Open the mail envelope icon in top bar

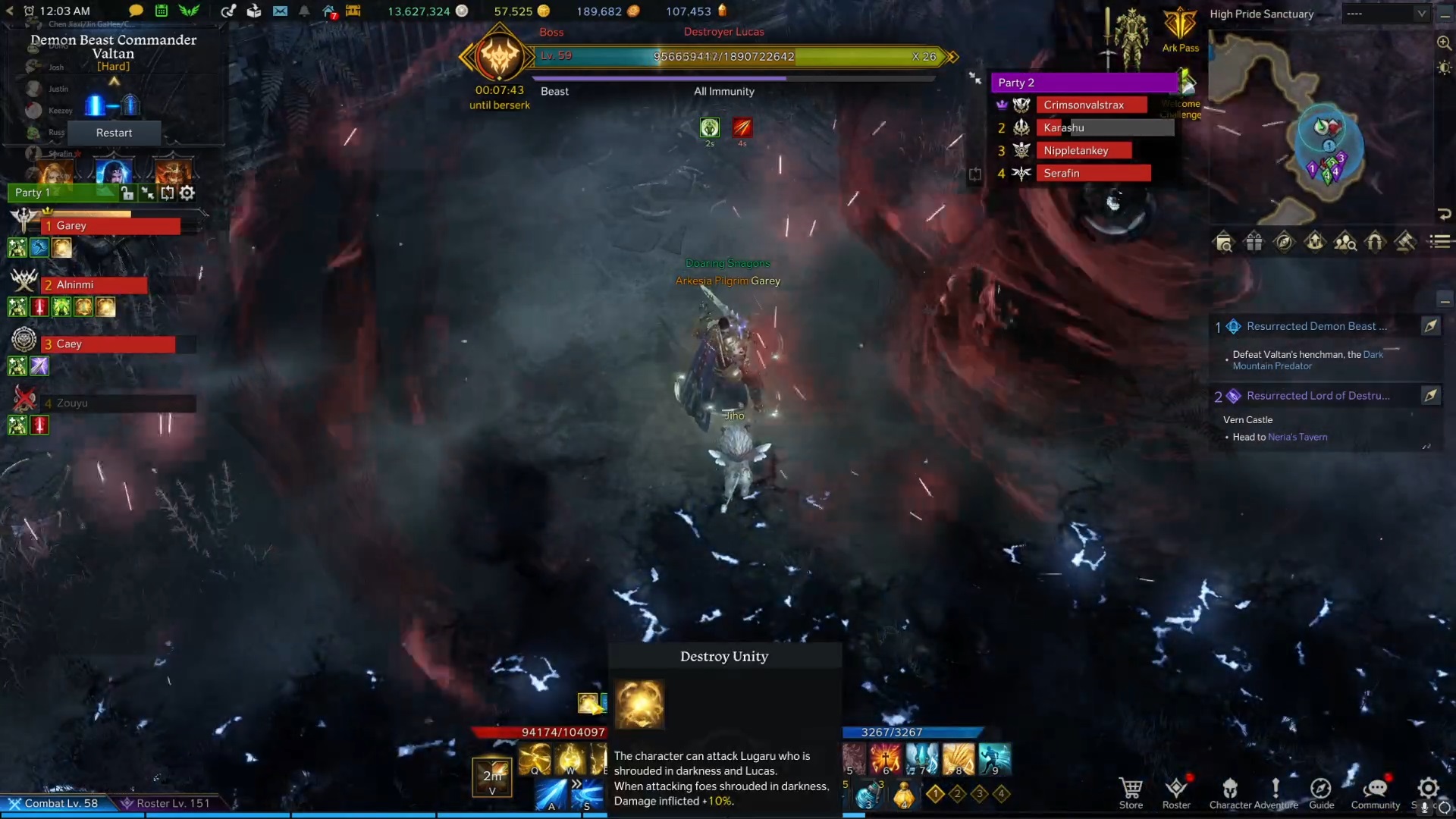[x=281, y=11]
